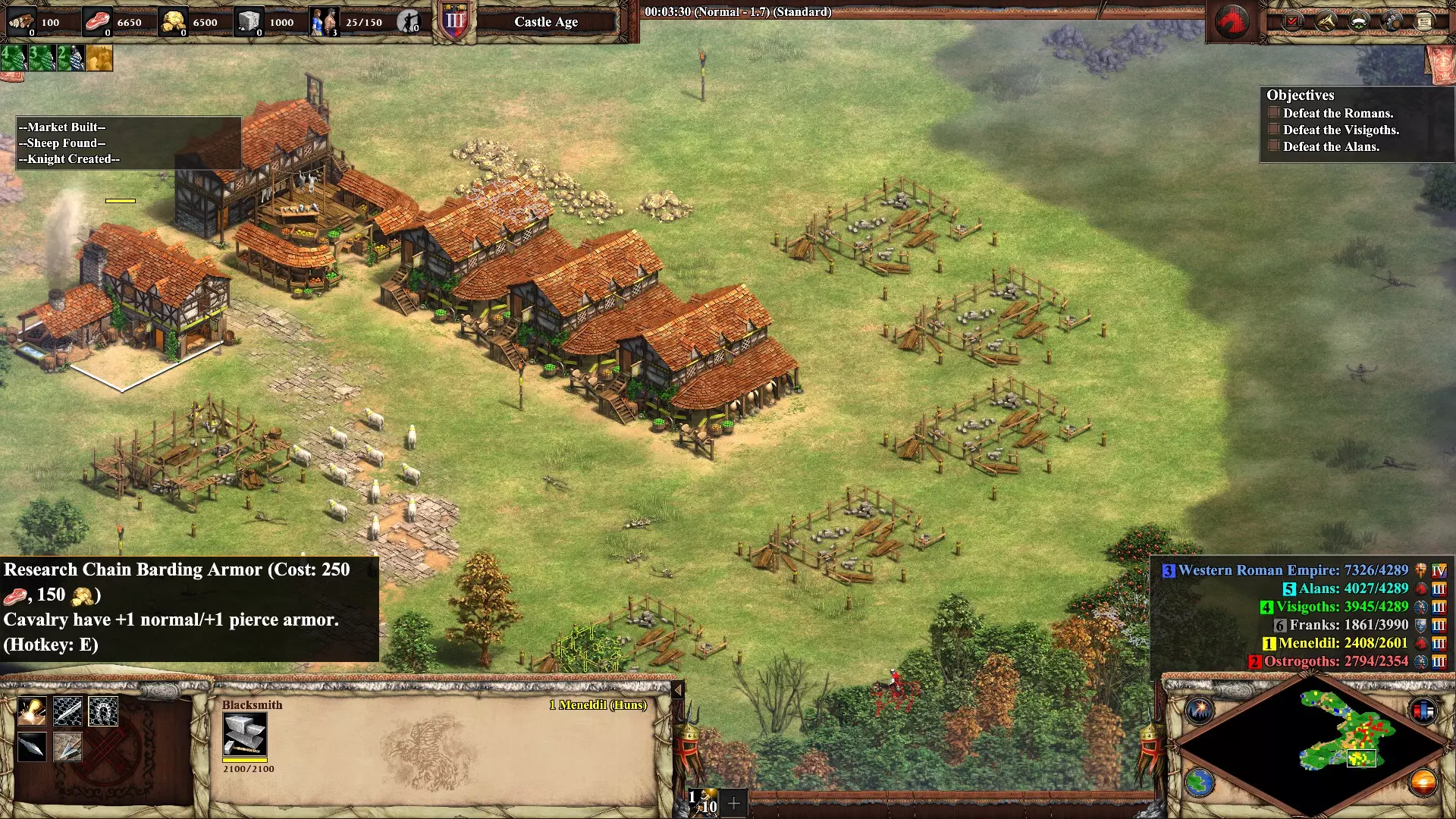Viewport: 1456px width, 819px height.
Task: Open the golden horn diplomacy button
Action: (x=1326, y=22)
